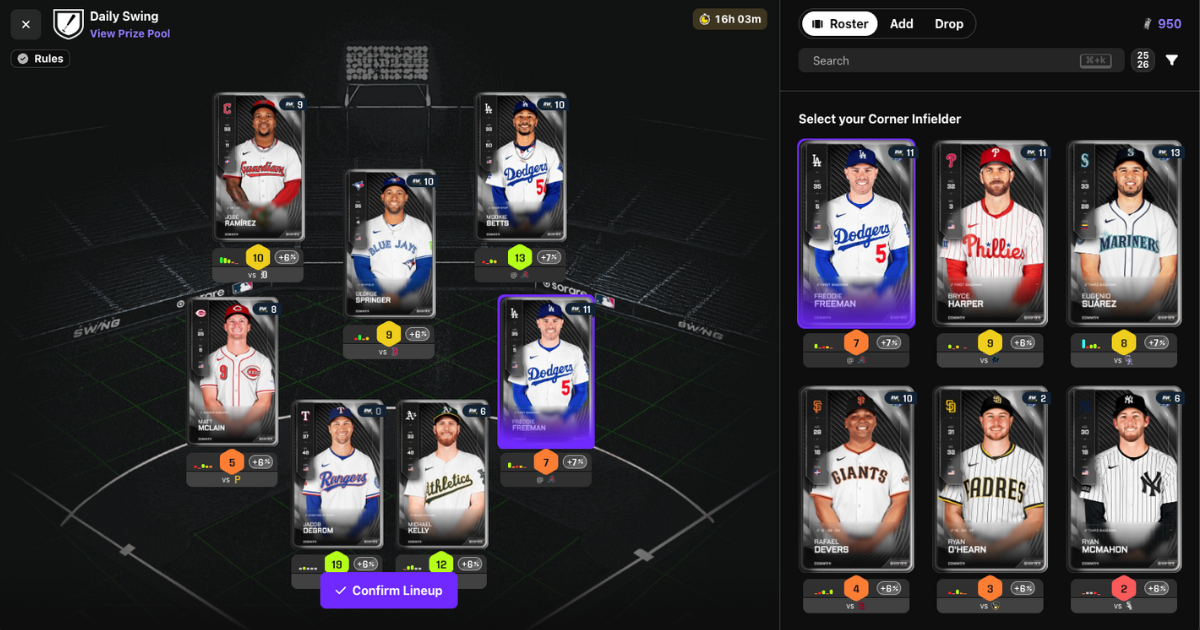Pick the Eugenio Suarez Mariners card

coord(1123,233)
